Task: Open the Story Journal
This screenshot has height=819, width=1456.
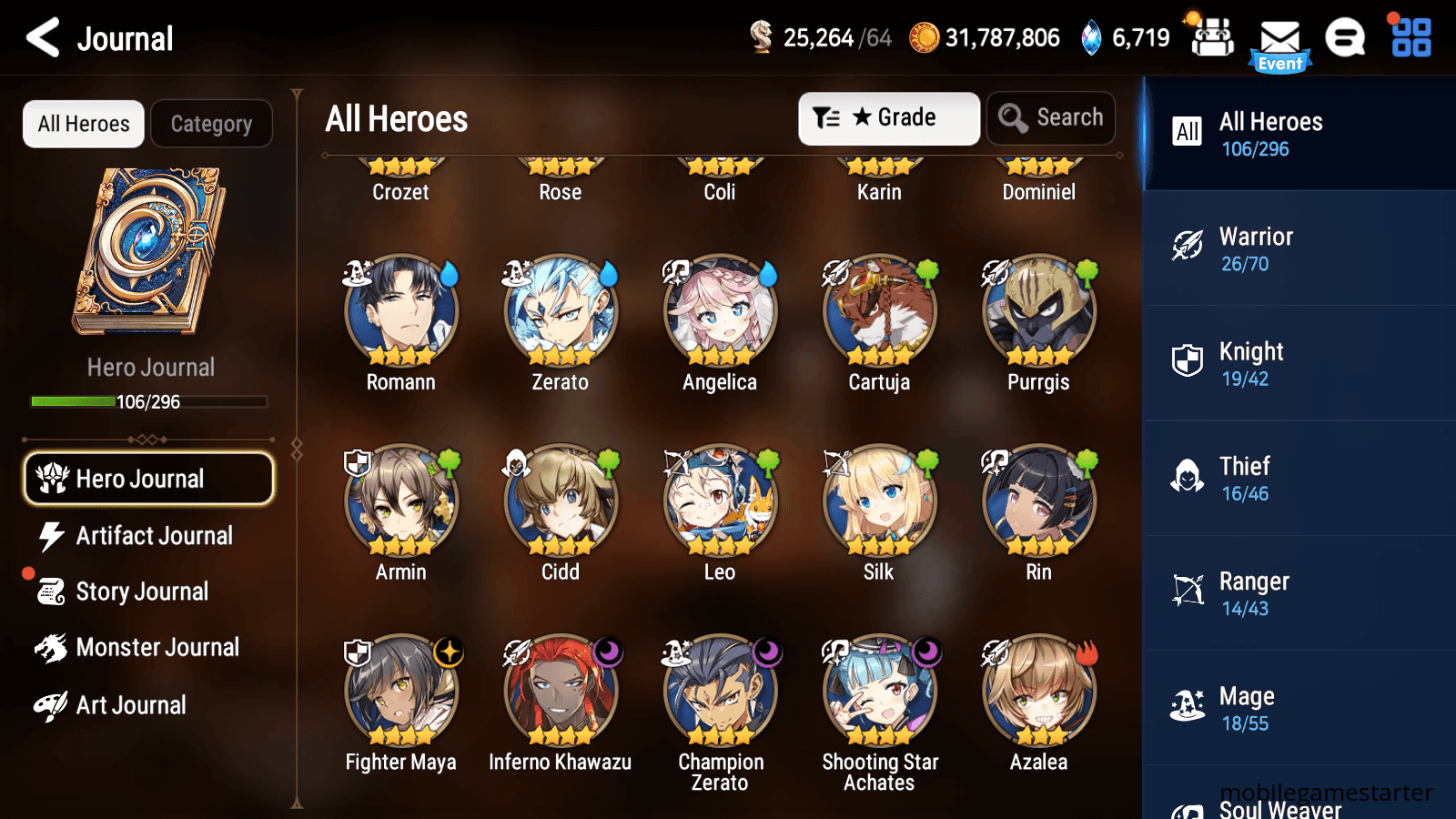Action: (141, 591)
